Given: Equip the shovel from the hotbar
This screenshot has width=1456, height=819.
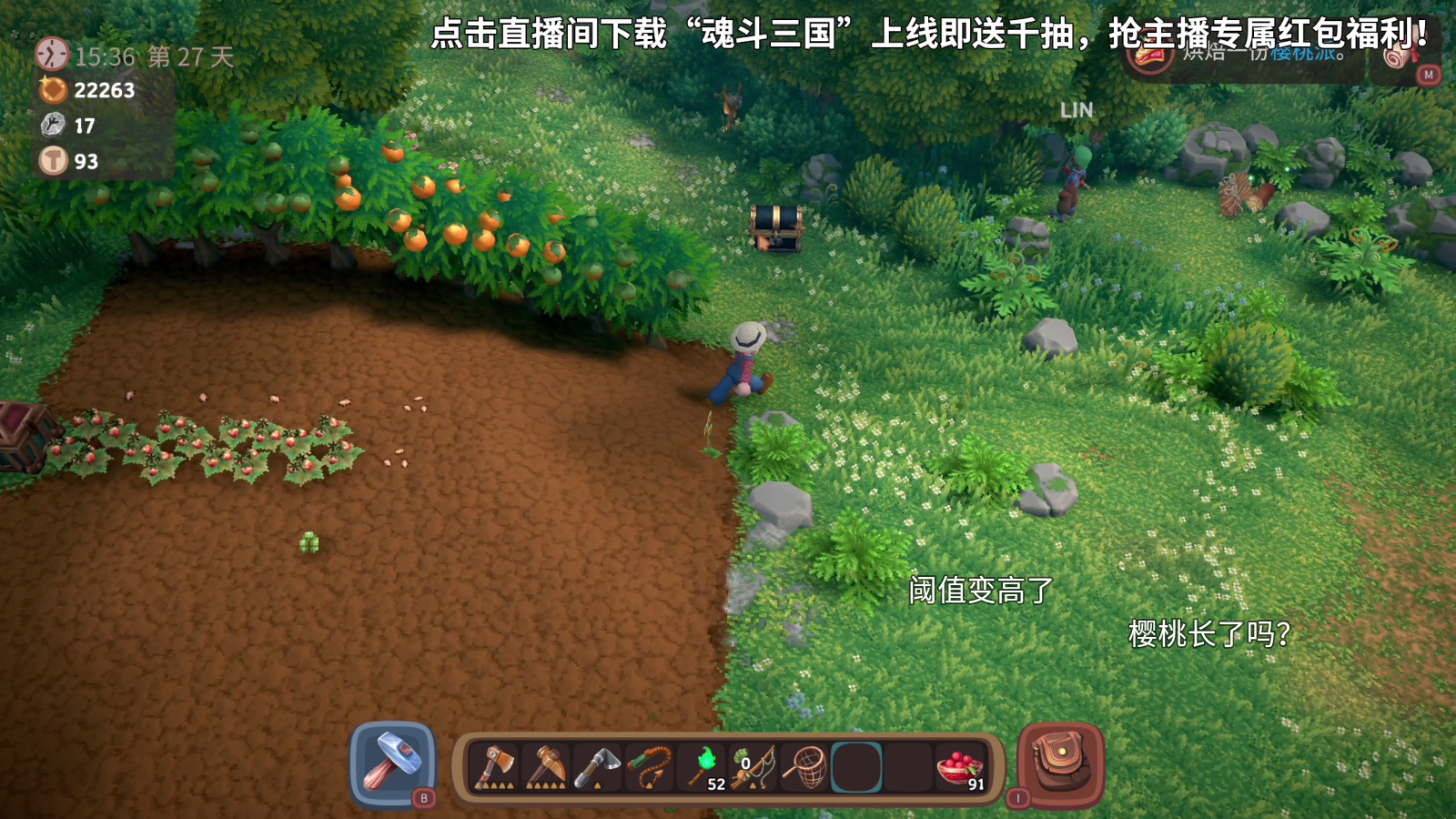Looking at the screenshot, I should (x=596, y=766).
